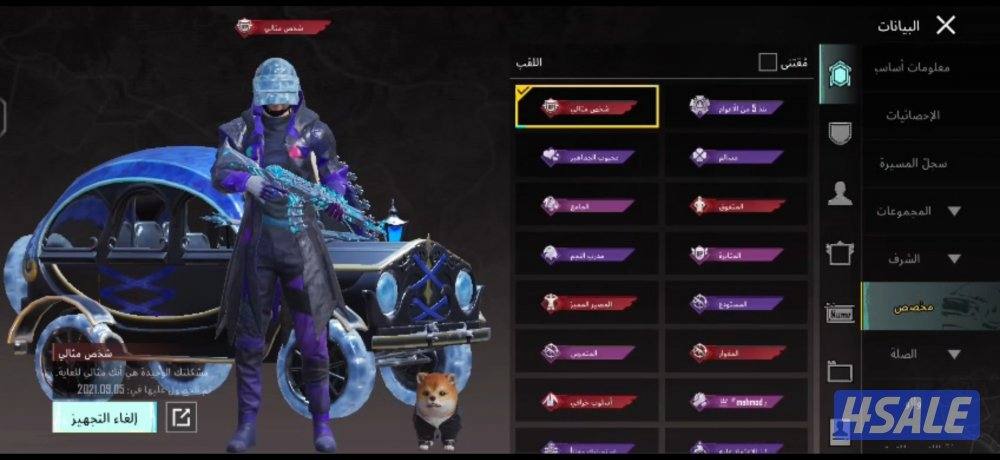The height and width of the screenshot is (460, 1000).
Task: Choose the 'mahmod' title tile
Action: point(736,402)
